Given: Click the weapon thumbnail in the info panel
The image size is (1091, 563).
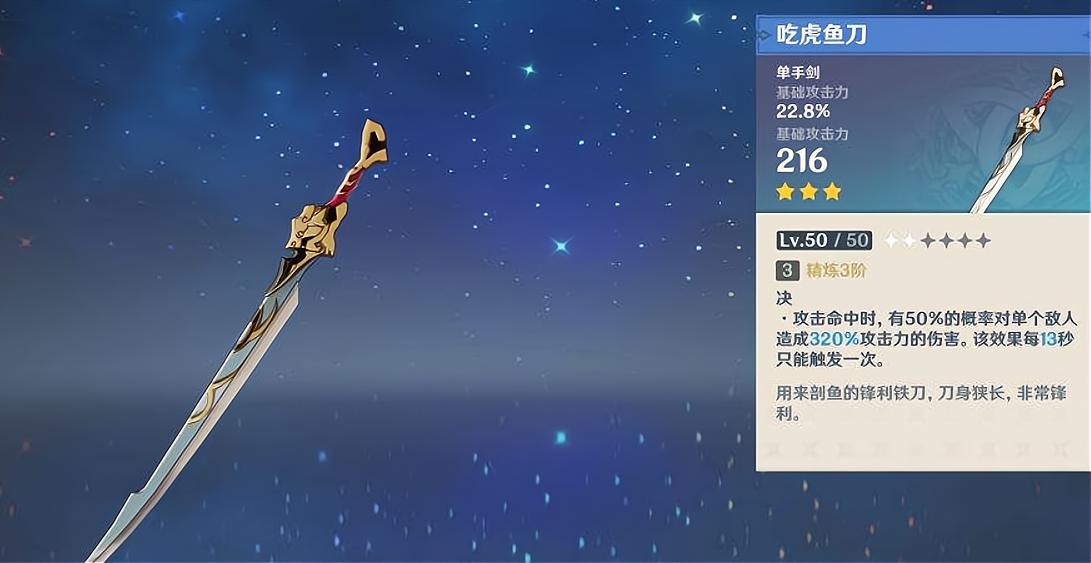Looking at the screenshot, I should tap(1019, 140).
